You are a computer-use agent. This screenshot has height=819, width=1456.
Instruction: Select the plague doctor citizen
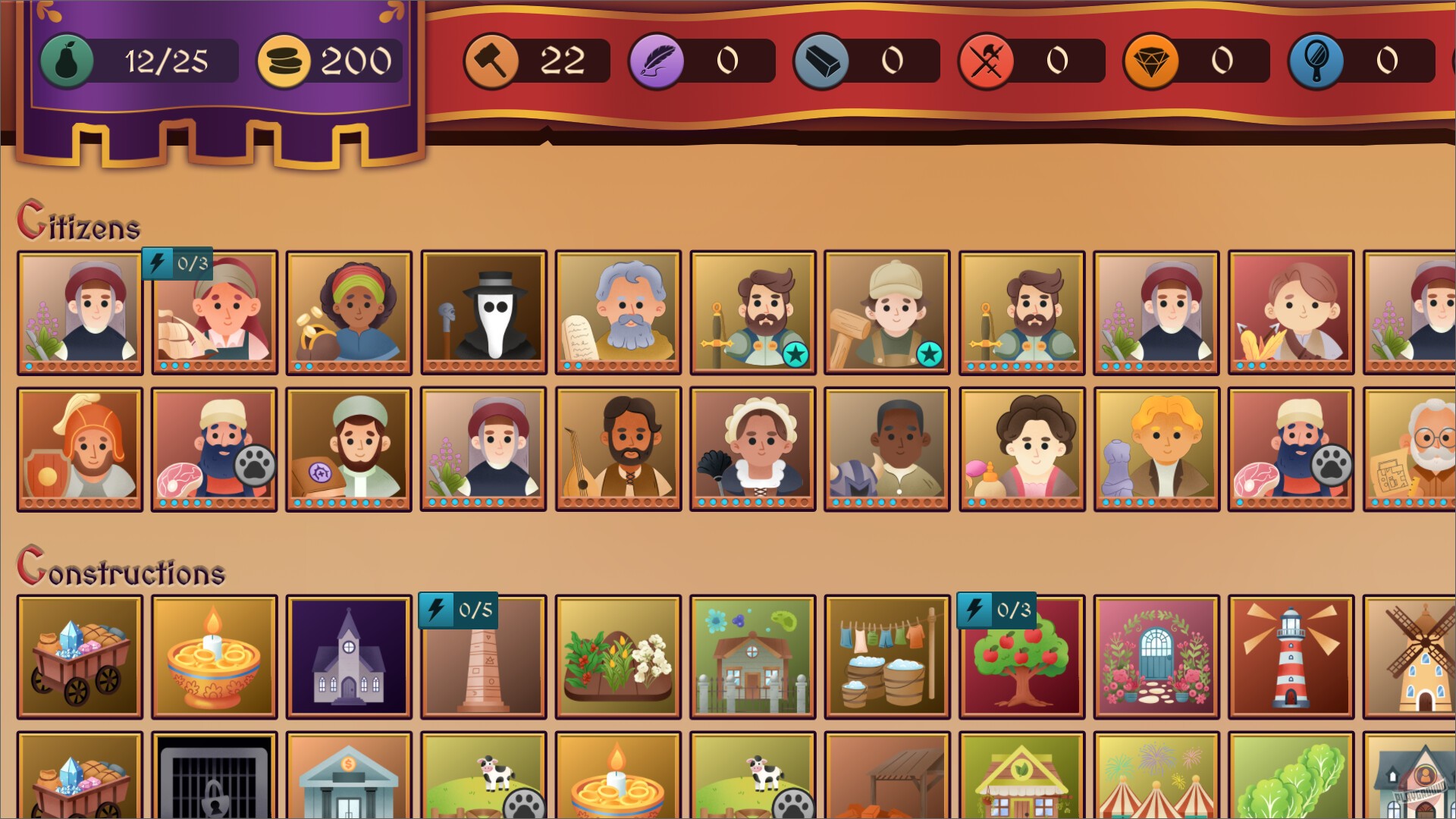(483, 311)
